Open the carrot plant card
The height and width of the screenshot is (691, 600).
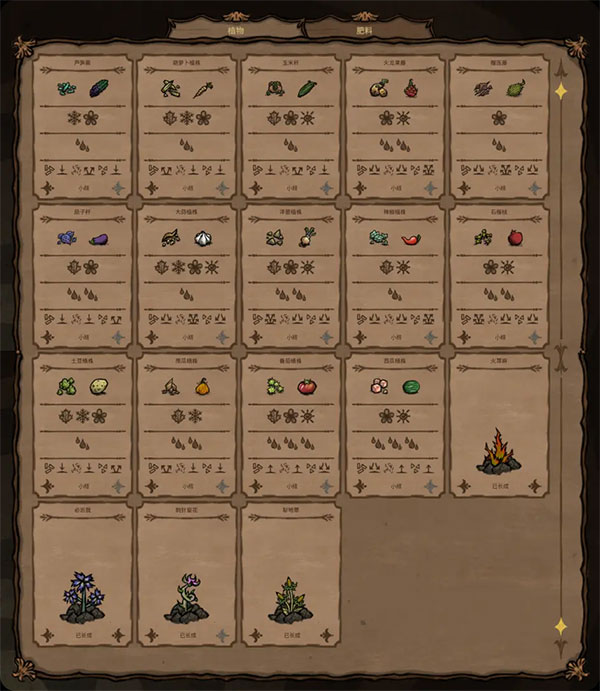[x=186, y=125]
